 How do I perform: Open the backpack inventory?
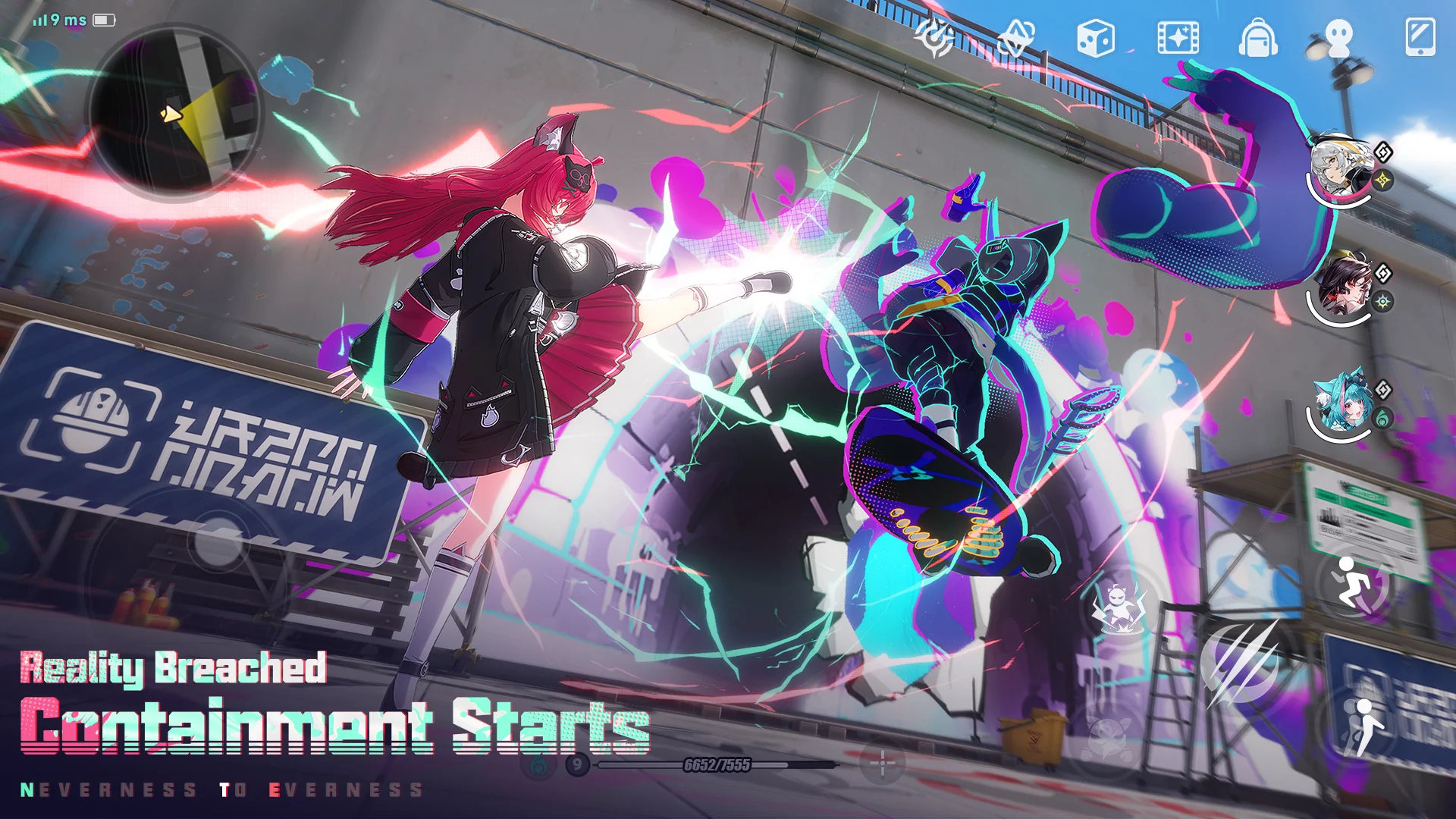point(1257,38)
